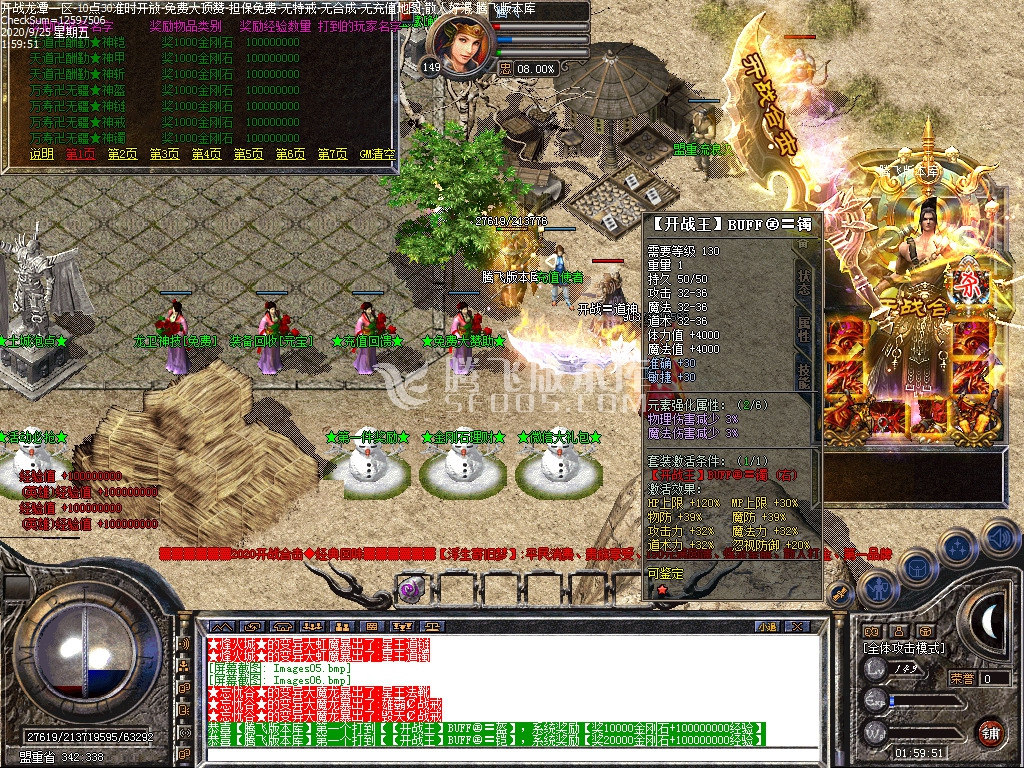This screenshot has height=768, width=1024.
Task: Click the player portrait avatar
Action: coord(461,43)
